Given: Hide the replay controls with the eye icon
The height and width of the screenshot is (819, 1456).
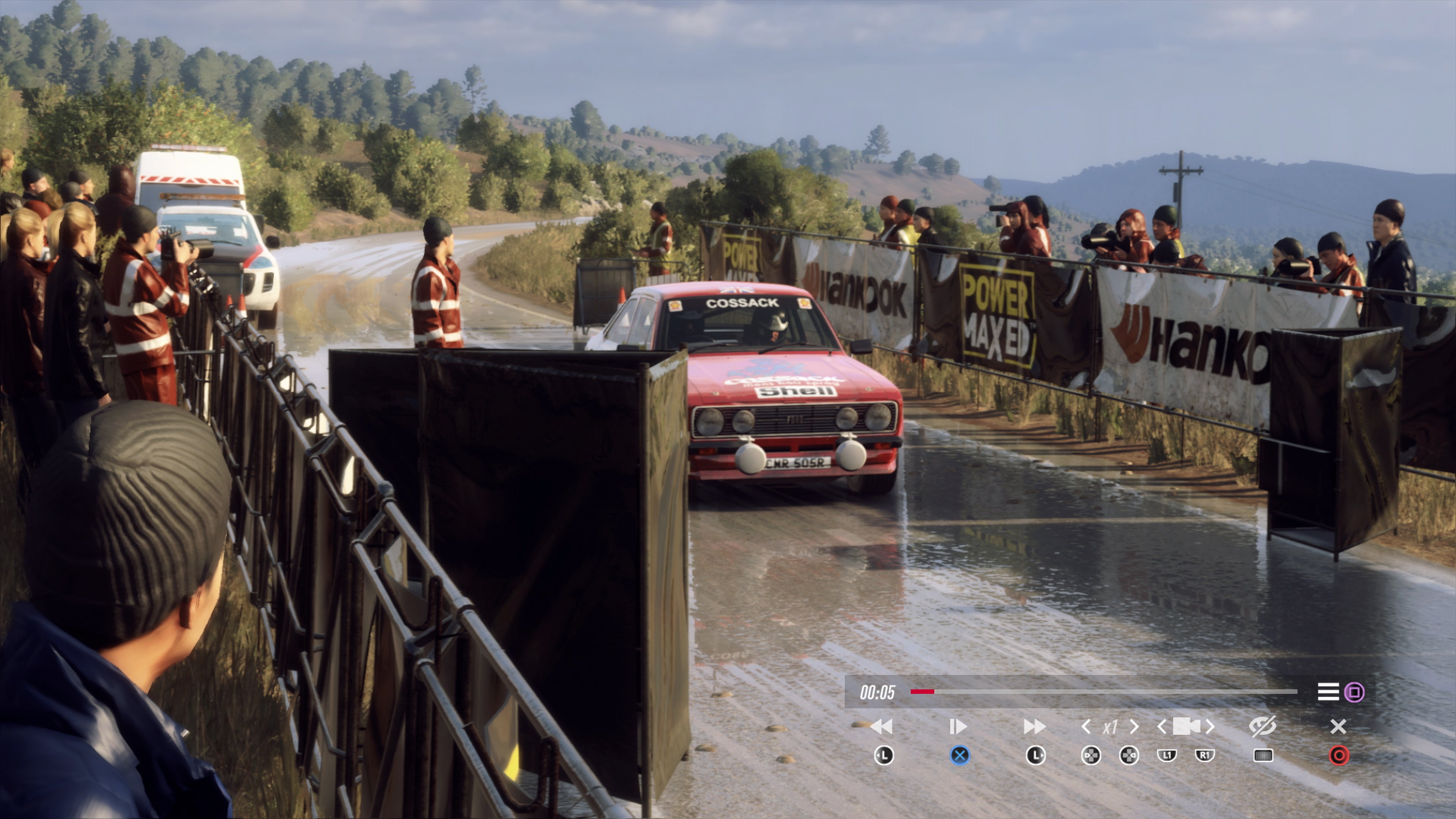Looking at the screenshot, I should tap(1262, 726).
